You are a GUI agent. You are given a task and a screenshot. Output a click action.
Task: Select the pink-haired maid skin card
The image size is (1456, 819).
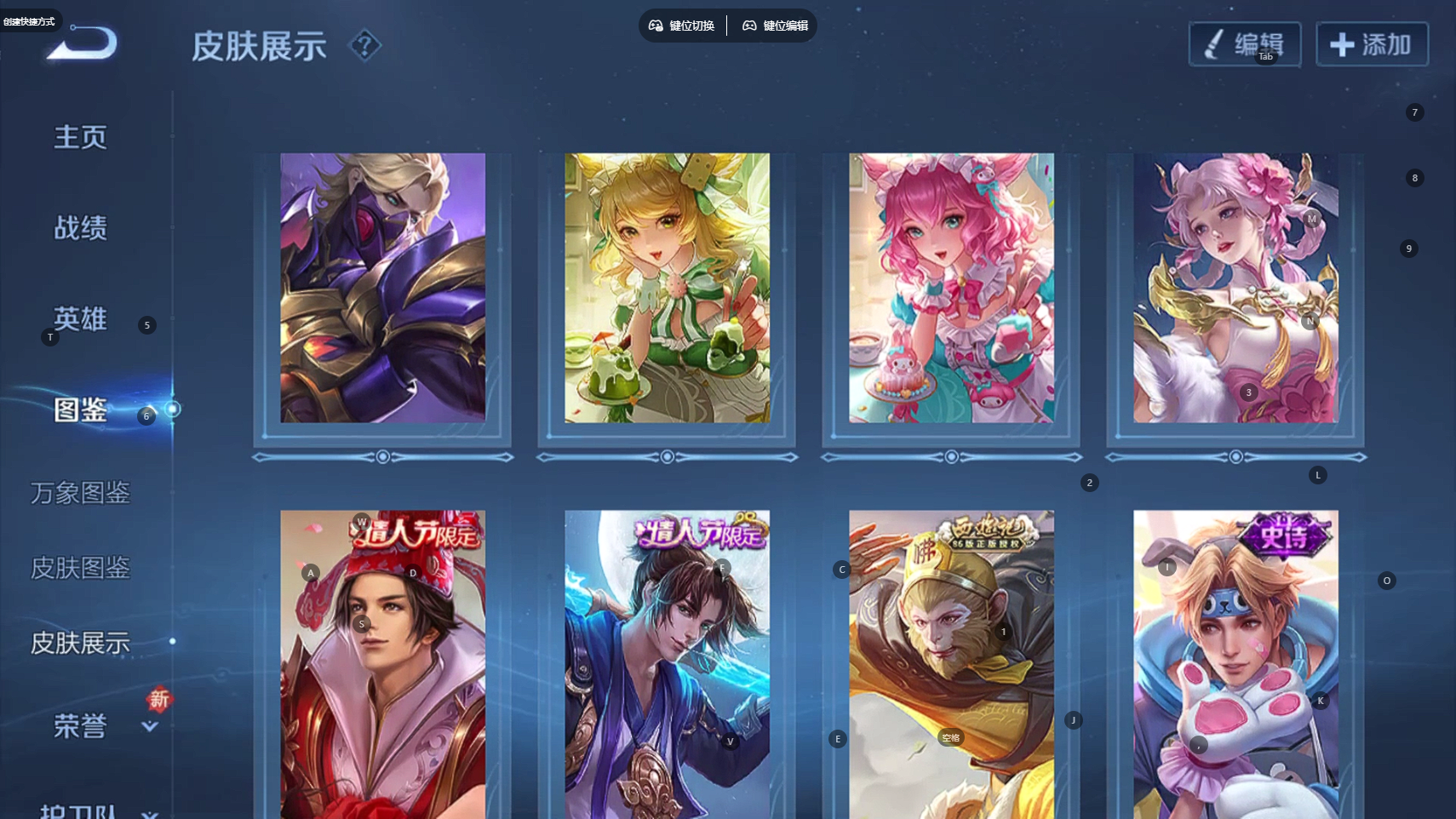point(951,288)
